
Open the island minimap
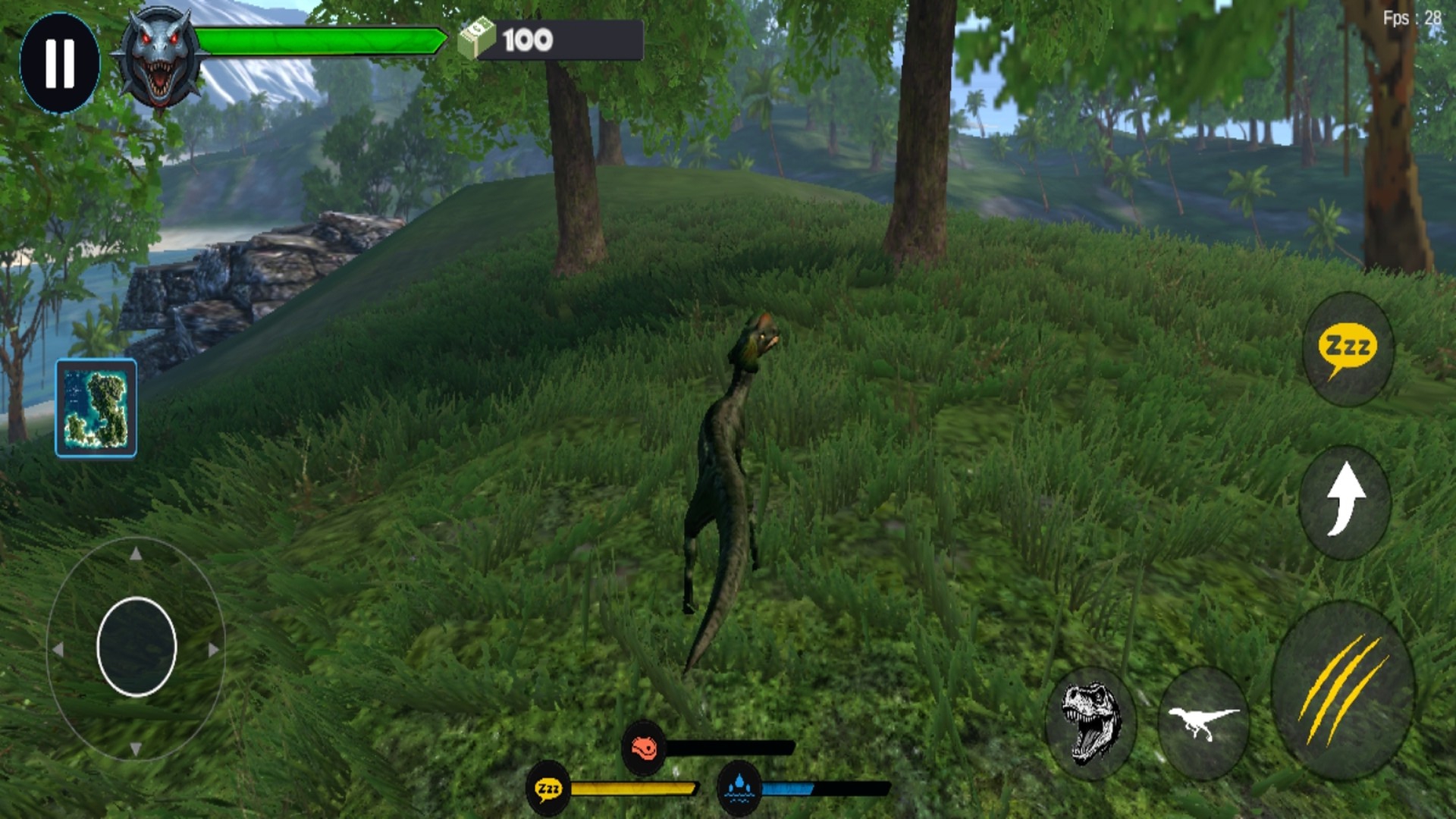pos(96,408)
